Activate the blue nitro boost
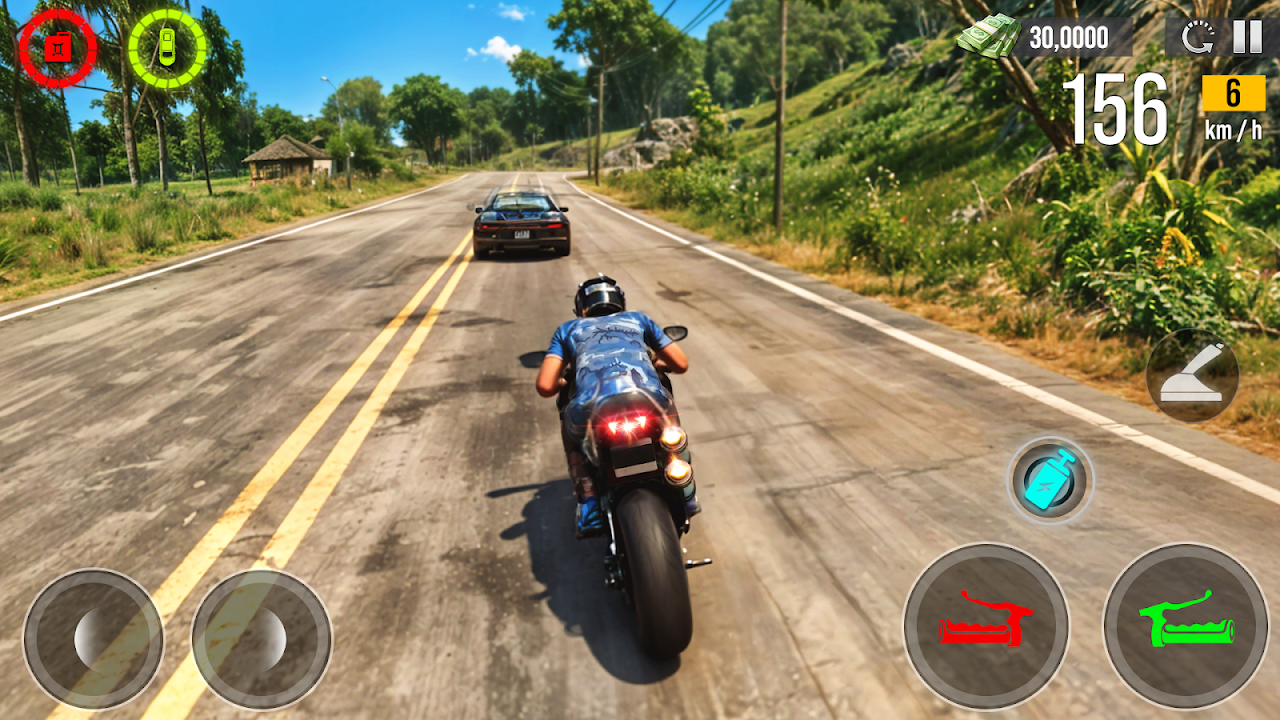This screenshot has height=720, width=1280. [1050, 481]
